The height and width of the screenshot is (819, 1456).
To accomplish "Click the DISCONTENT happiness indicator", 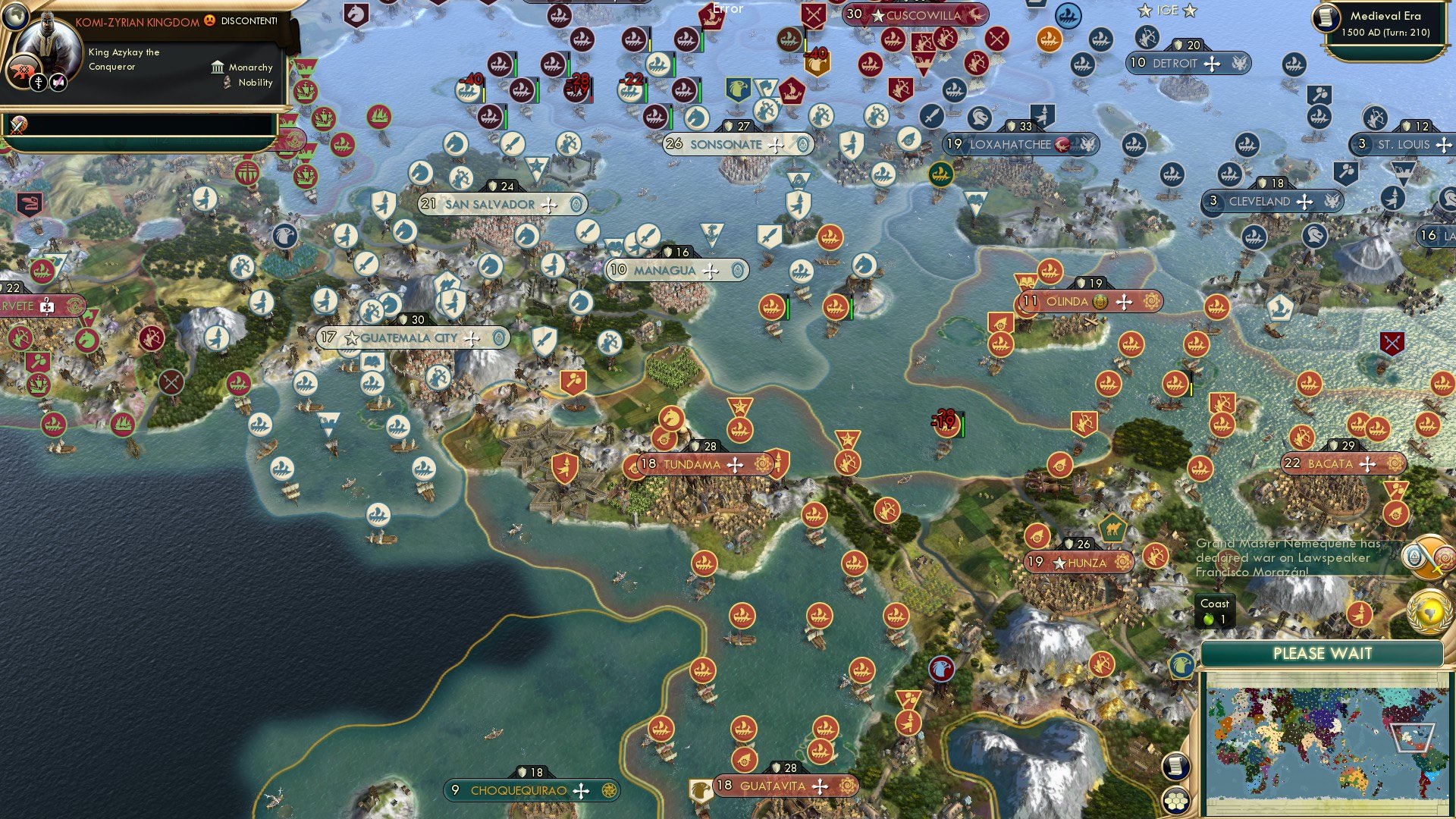I will tap(209, 21).
